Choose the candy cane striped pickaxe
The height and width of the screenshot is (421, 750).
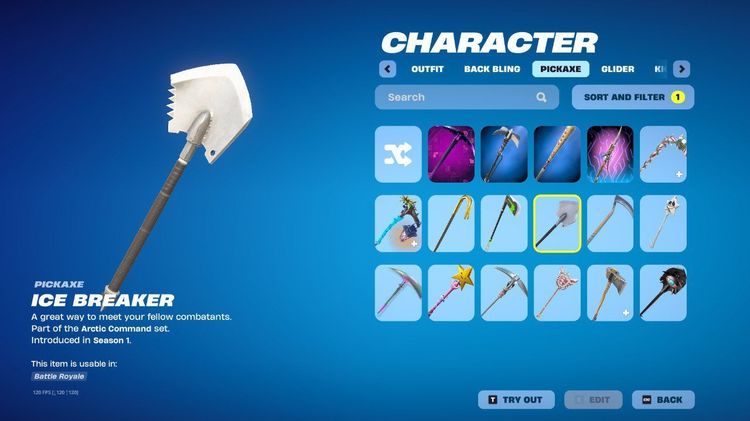pos(663,154)
